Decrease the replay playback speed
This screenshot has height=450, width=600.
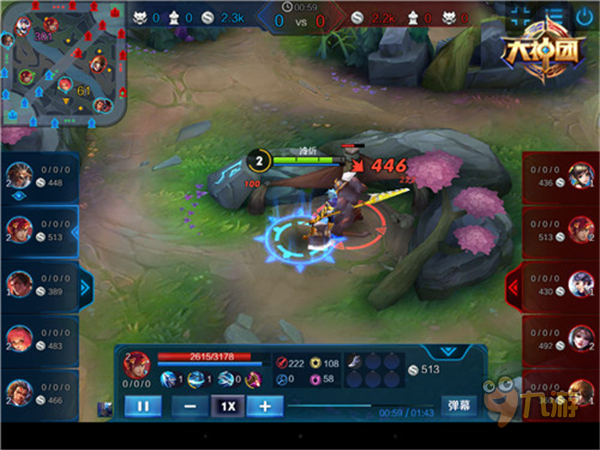tap(190, 406)
